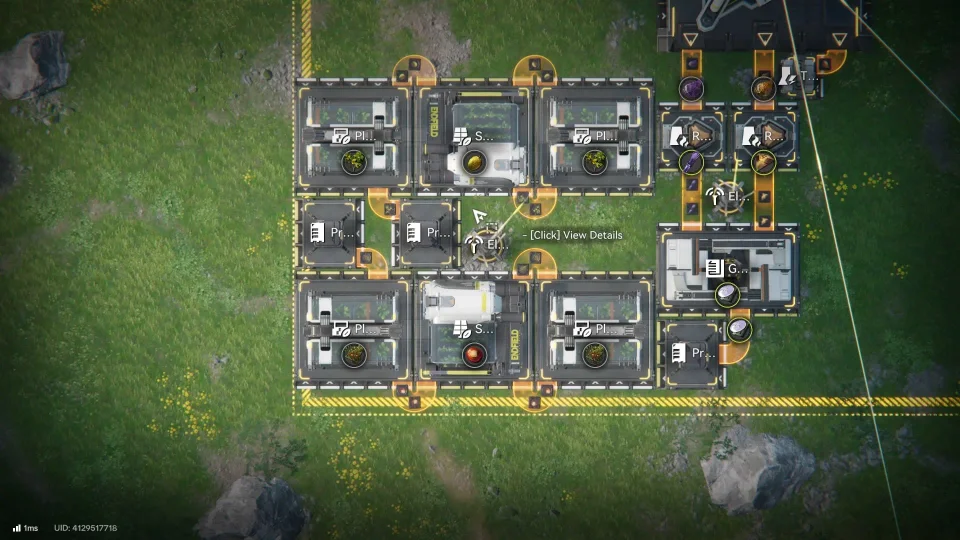960x540 pixels.
Task: Select the "T..." facility marker
Action: (x=799, y=75)
